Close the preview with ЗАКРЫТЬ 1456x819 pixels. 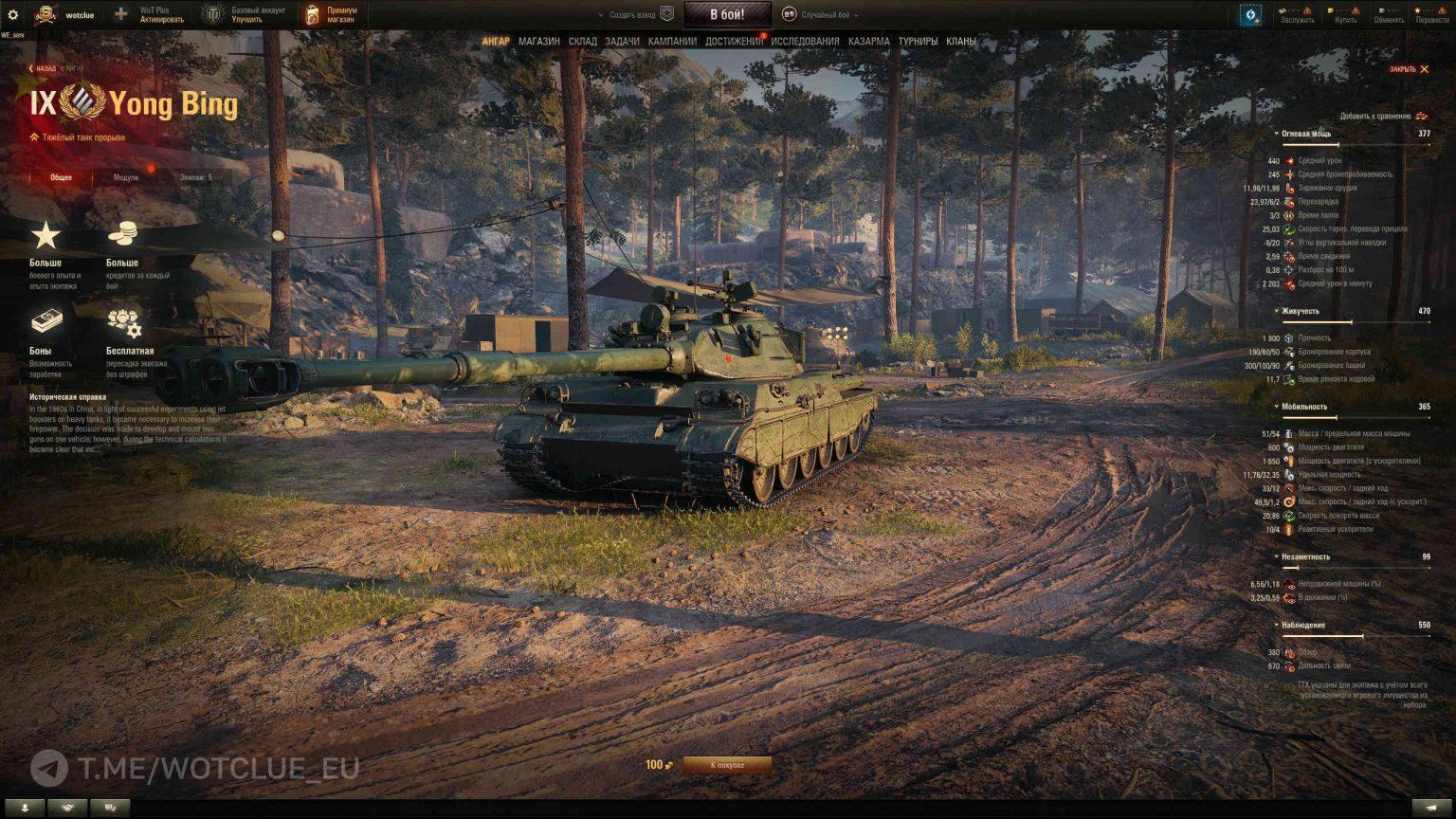click(x=1409, y=69)
